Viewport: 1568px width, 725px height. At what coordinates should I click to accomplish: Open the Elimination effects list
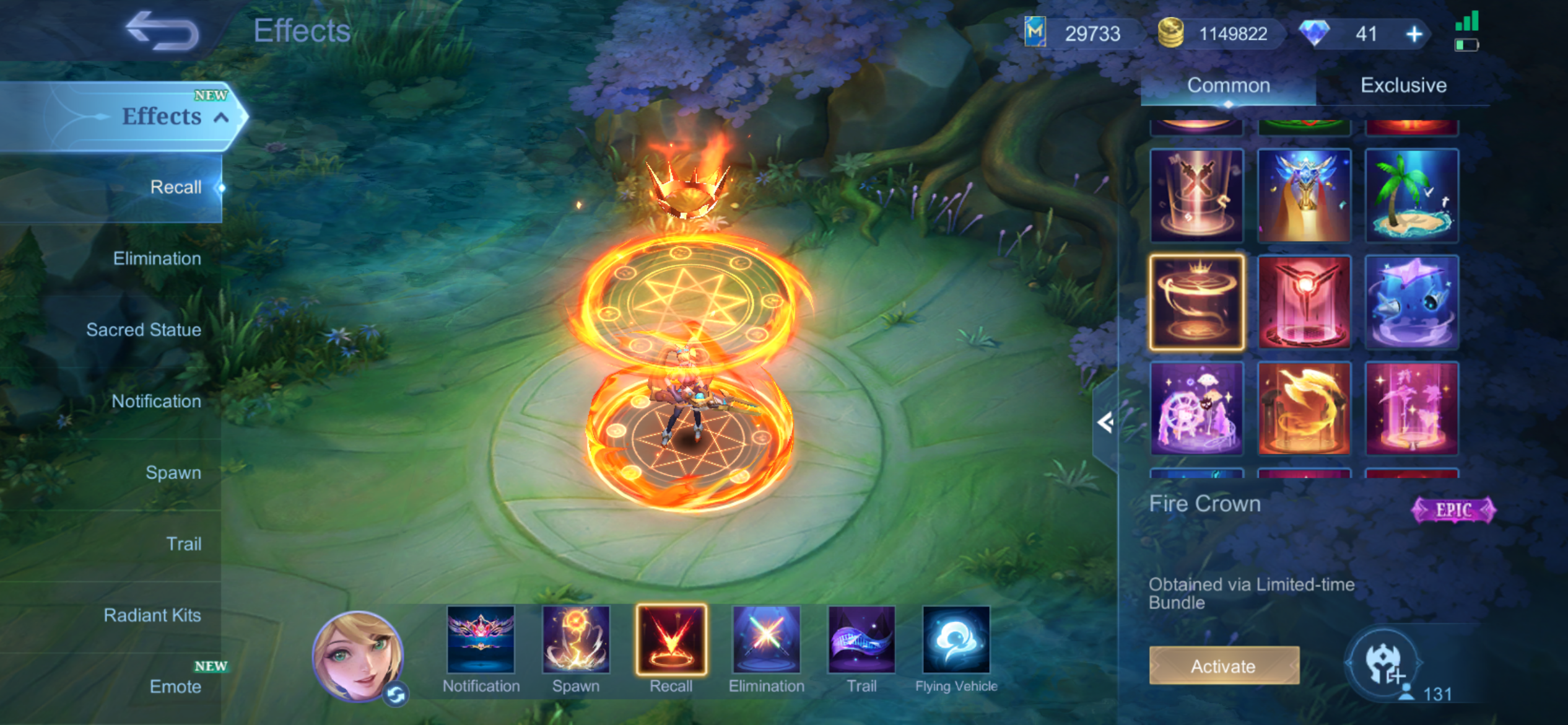(x=157, y=259)
